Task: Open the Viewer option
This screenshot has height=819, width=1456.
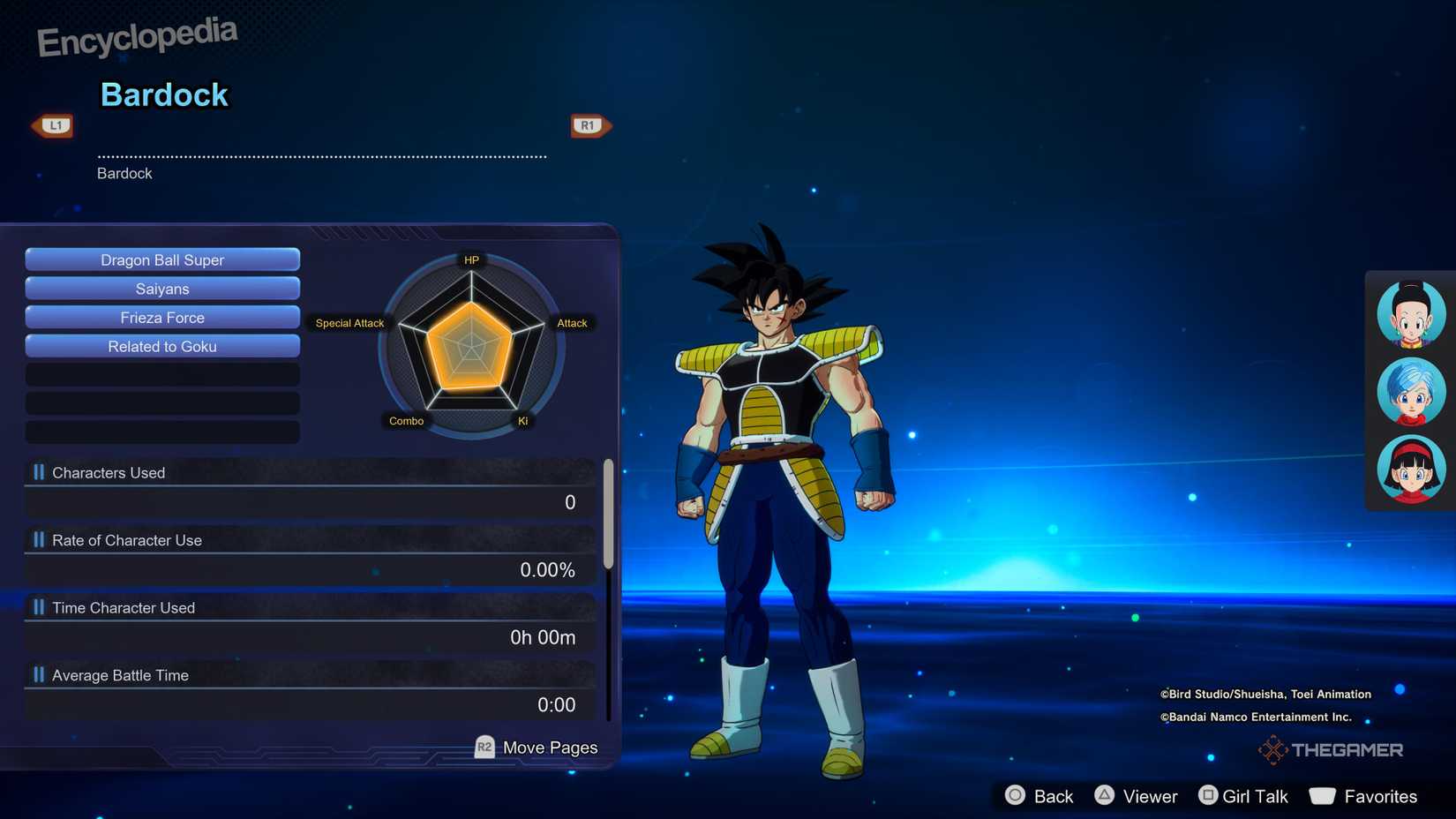Action: (x=1152, y=796)
